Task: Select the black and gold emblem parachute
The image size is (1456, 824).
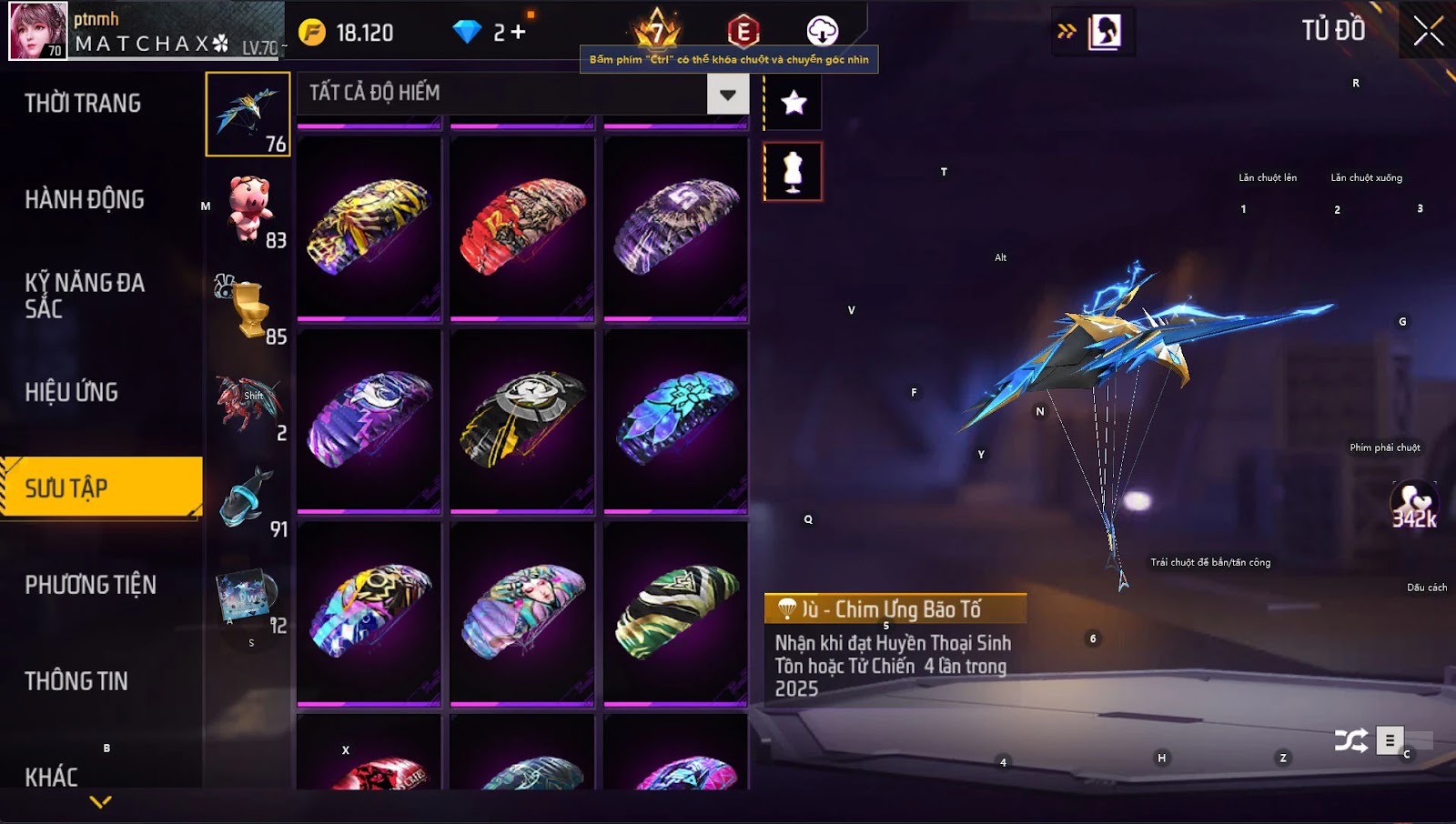Action: 522,419
